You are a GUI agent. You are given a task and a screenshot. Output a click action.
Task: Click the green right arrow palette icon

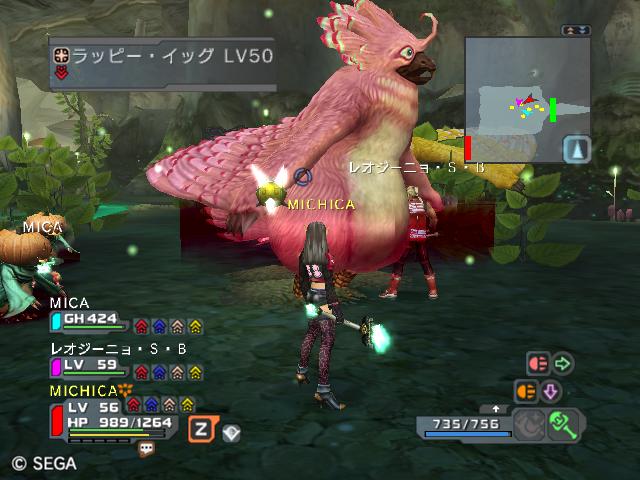click(563, 363)
